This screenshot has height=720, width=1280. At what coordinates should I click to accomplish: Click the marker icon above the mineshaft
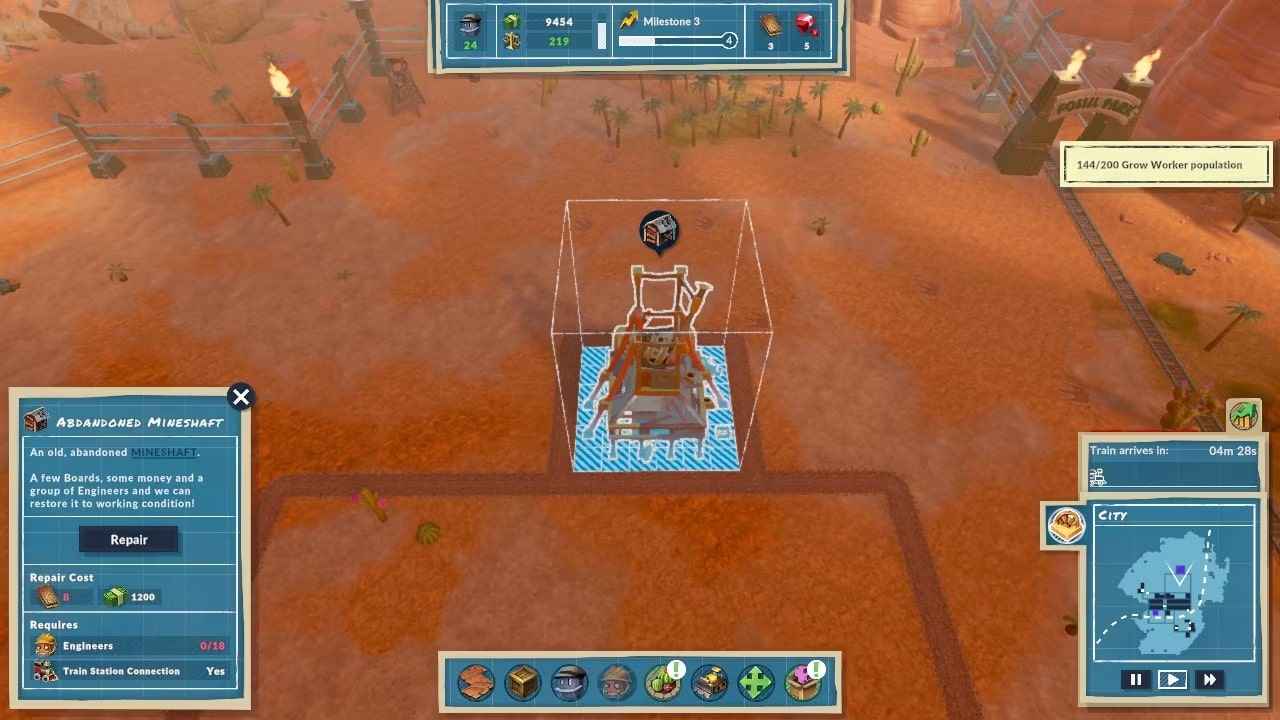point(659,231)
